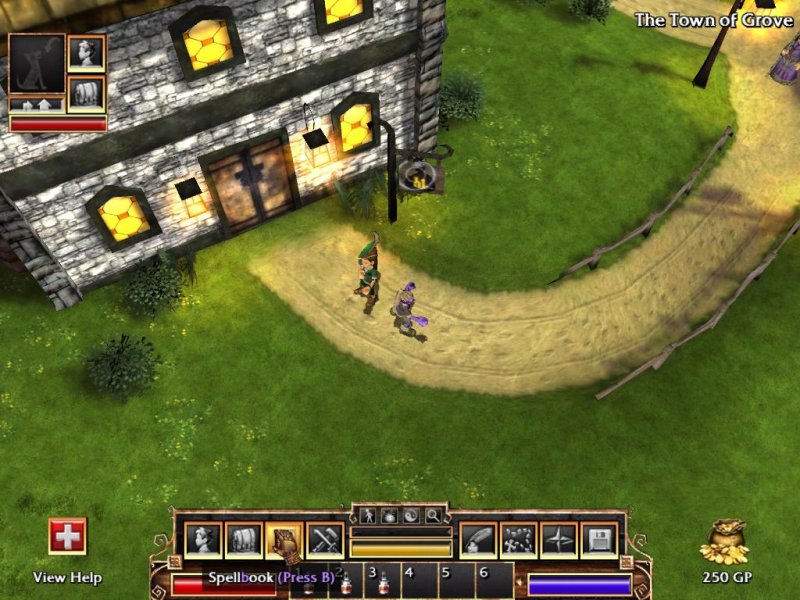Open the Spellbook
This screenshot has height=600, width=800.
coord(284,541)
